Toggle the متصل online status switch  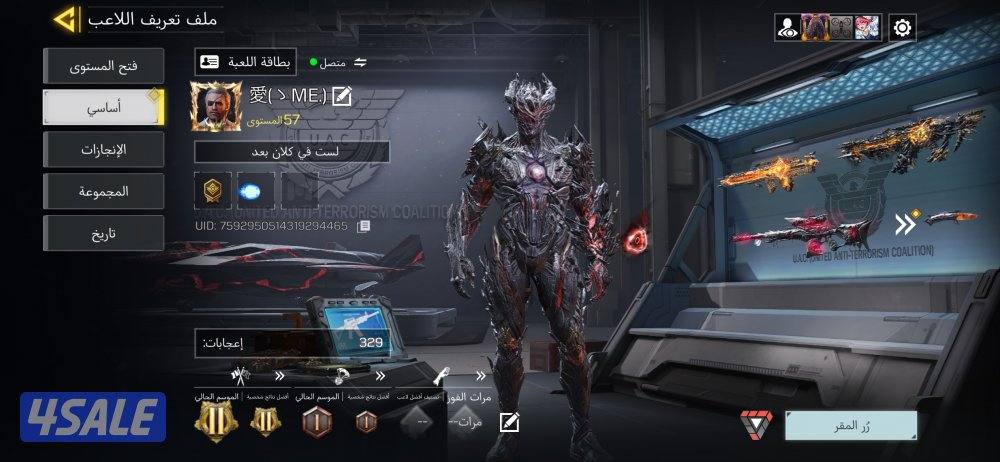pos(360,63)
